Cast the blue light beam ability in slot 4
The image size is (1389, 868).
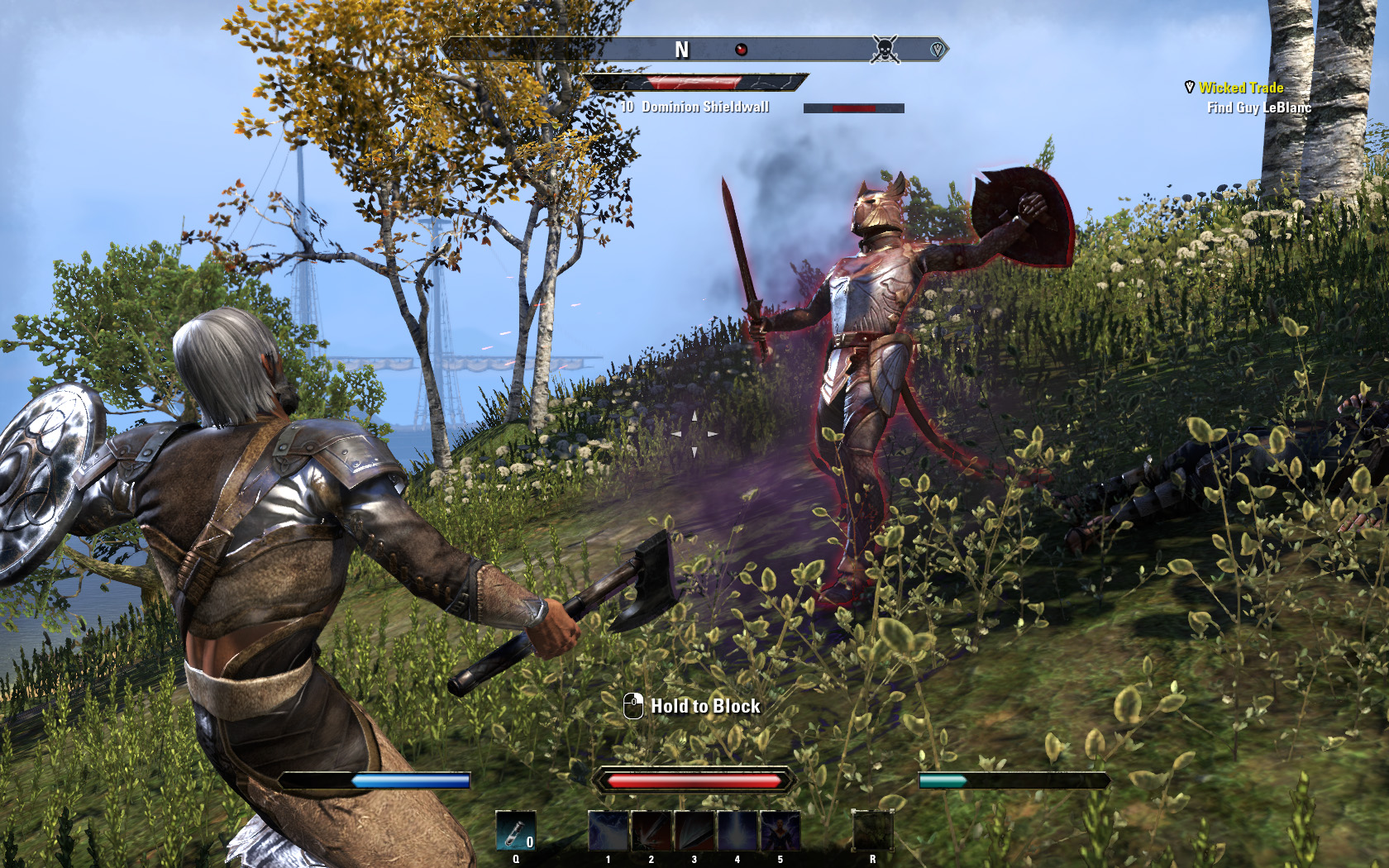737,831
